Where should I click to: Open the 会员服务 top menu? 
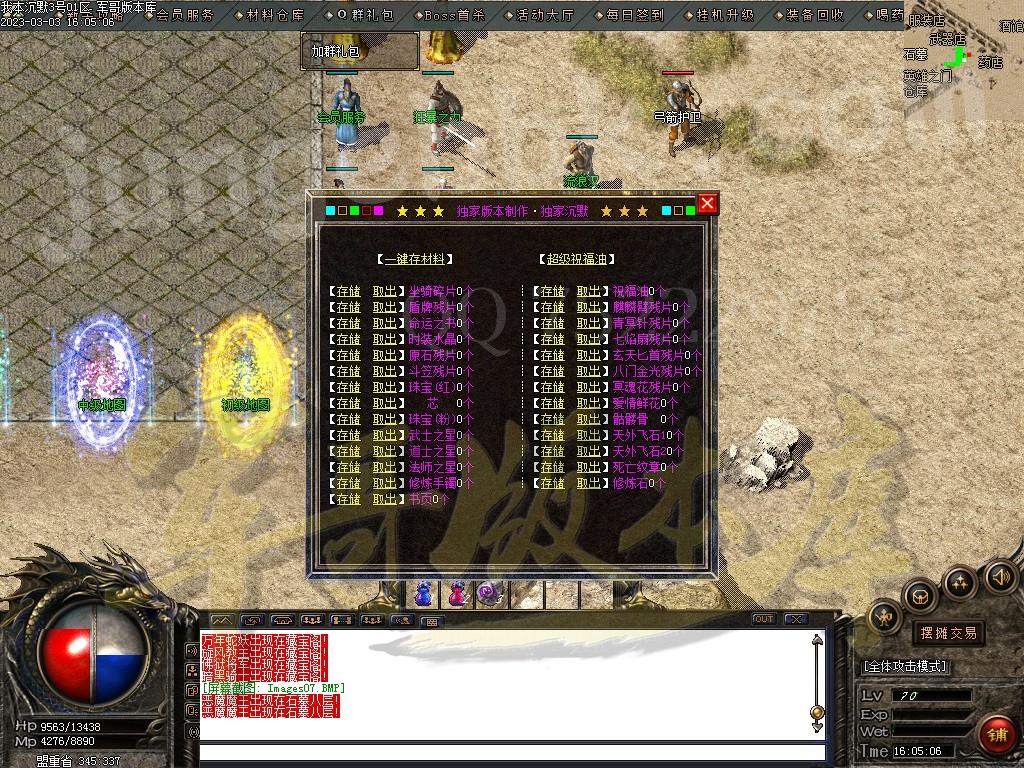(185, 15)
